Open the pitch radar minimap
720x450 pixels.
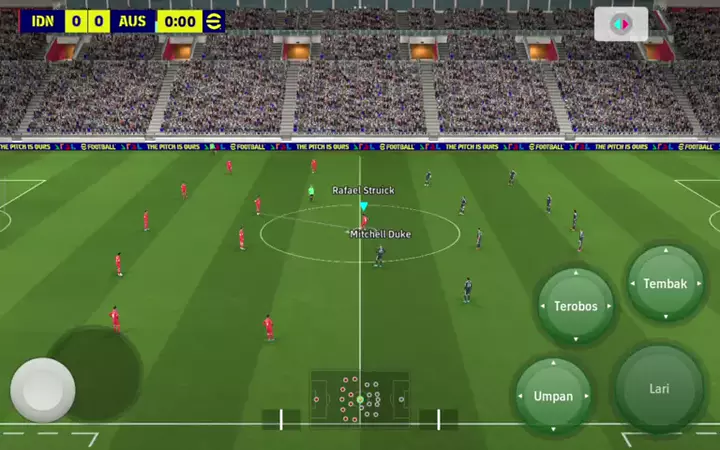click(360, 398)
